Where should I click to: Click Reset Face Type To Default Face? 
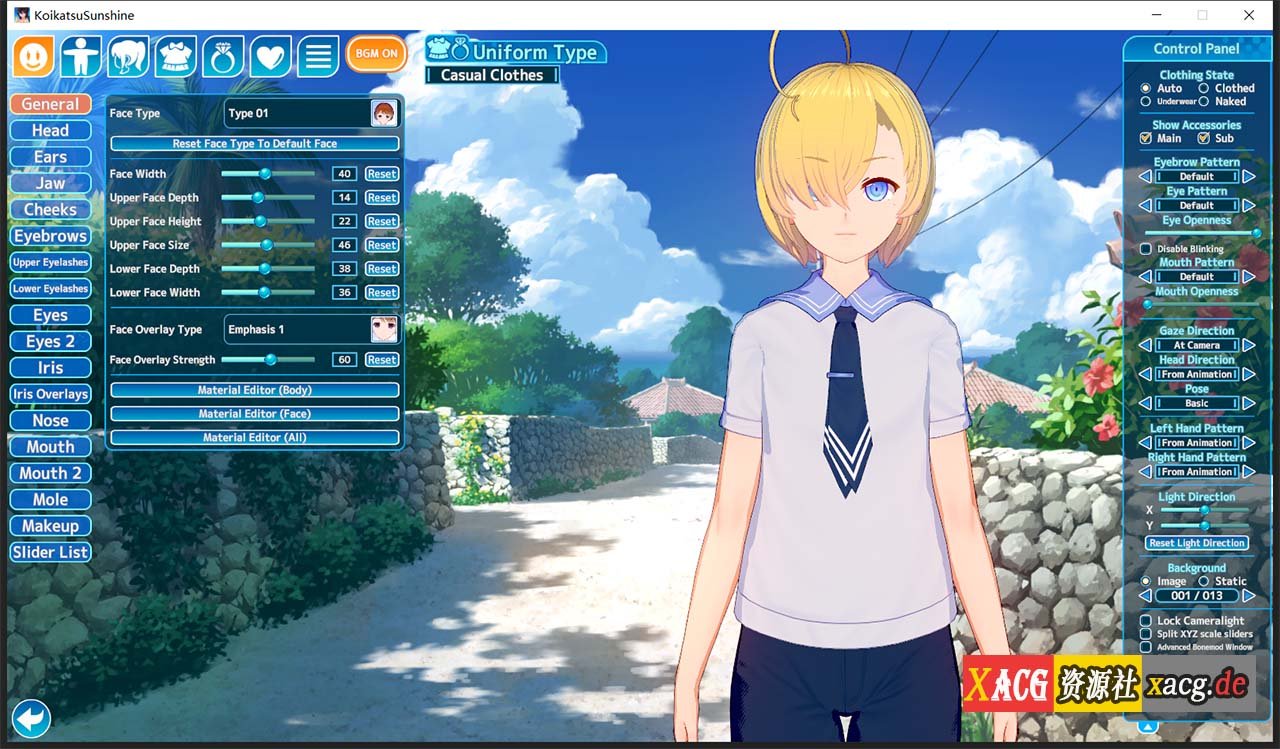[253, 143]
